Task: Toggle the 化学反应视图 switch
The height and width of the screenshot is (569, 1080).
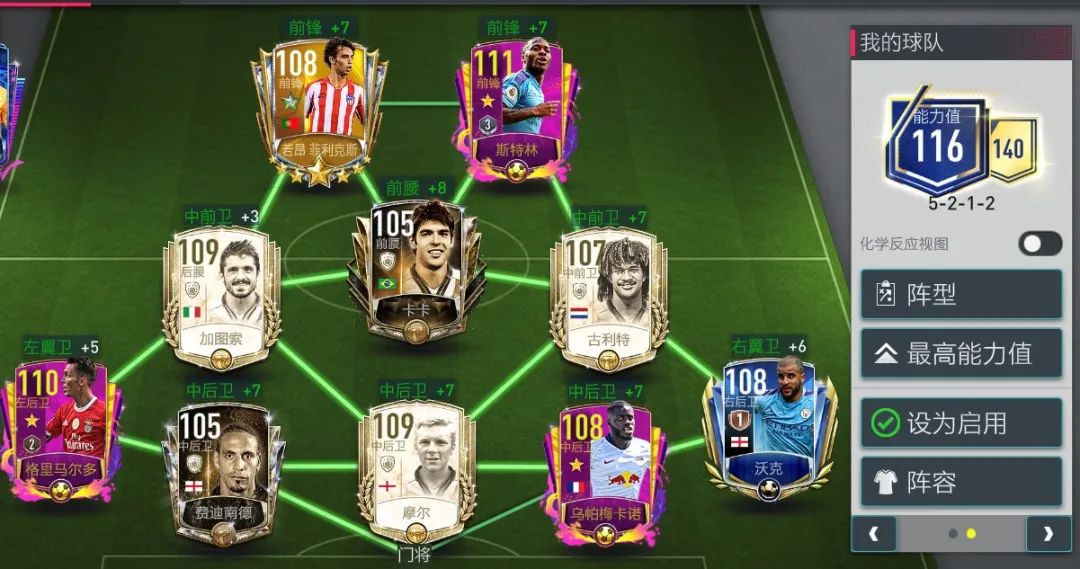Action: (x=1040, y=243)
